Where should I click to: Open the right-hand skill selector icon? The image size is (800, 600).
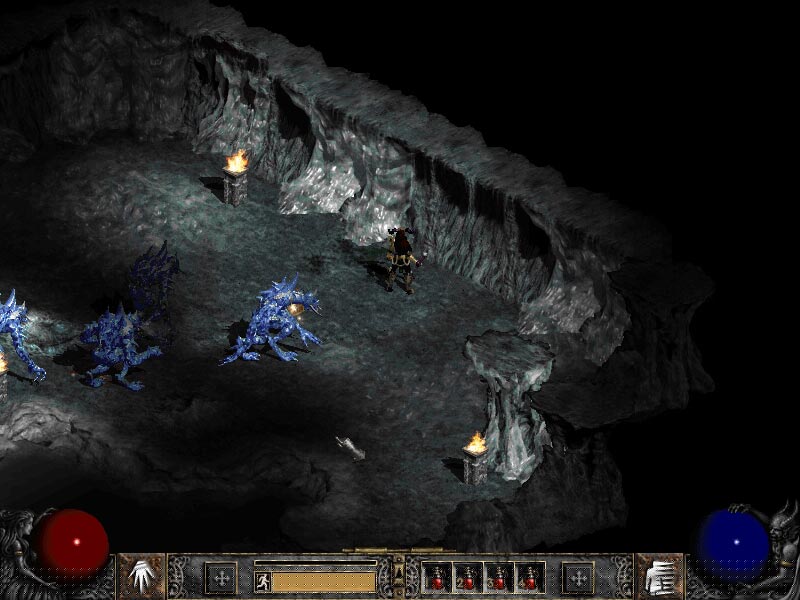point(659,577)
